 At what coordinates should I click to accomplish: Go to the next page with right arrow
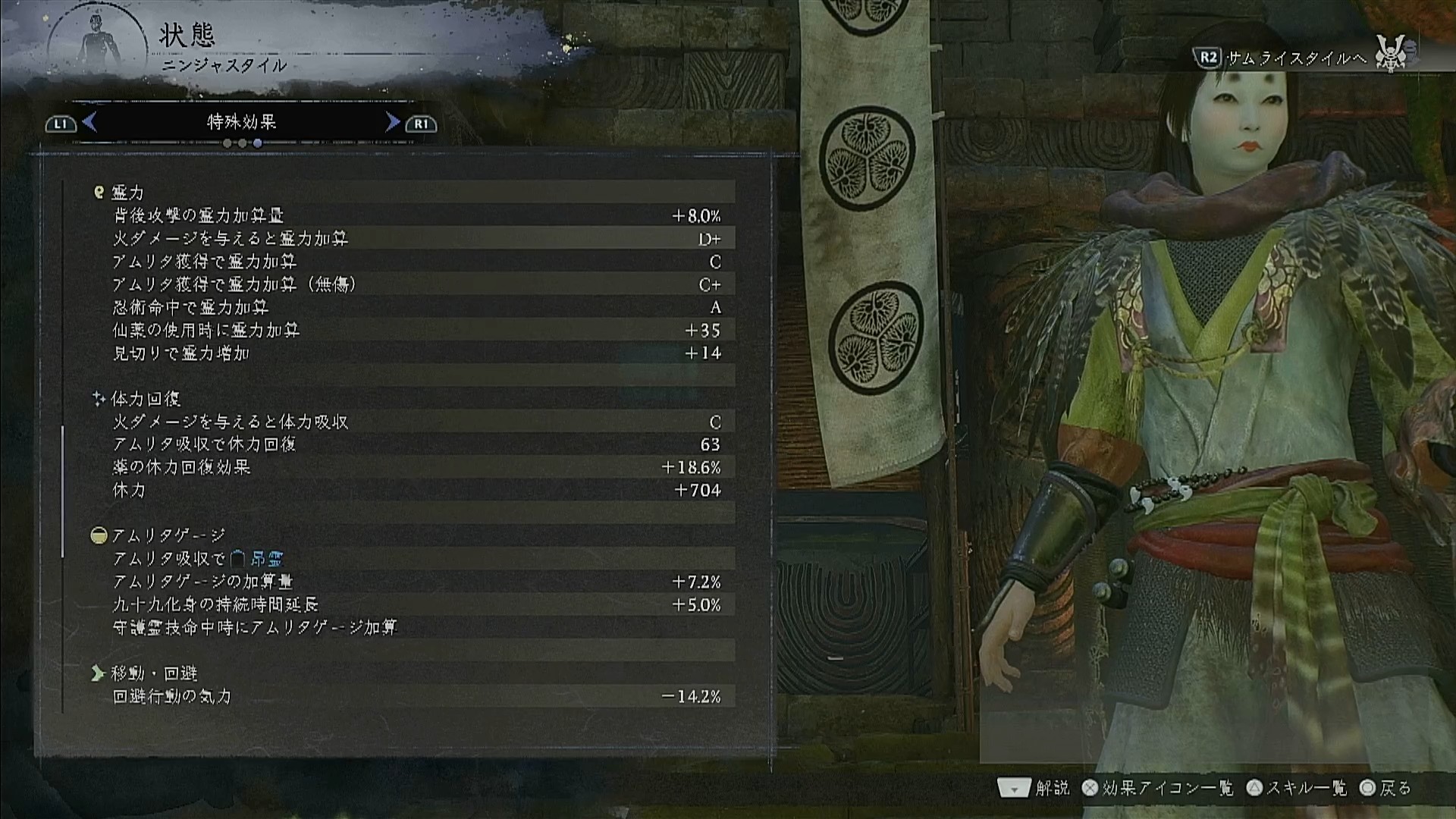392,122
